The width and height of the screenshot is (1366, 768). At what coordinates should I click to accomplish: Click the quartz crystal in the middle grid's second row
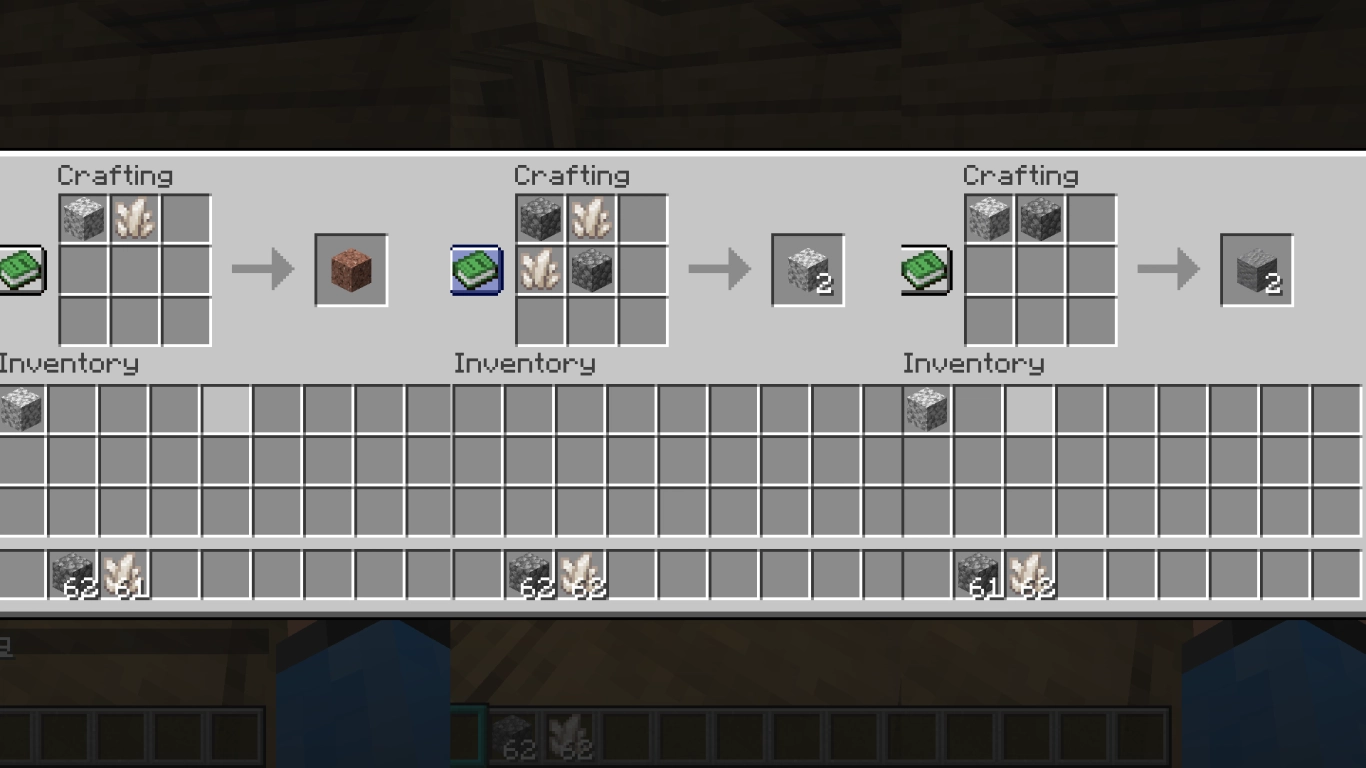(539, 270)
